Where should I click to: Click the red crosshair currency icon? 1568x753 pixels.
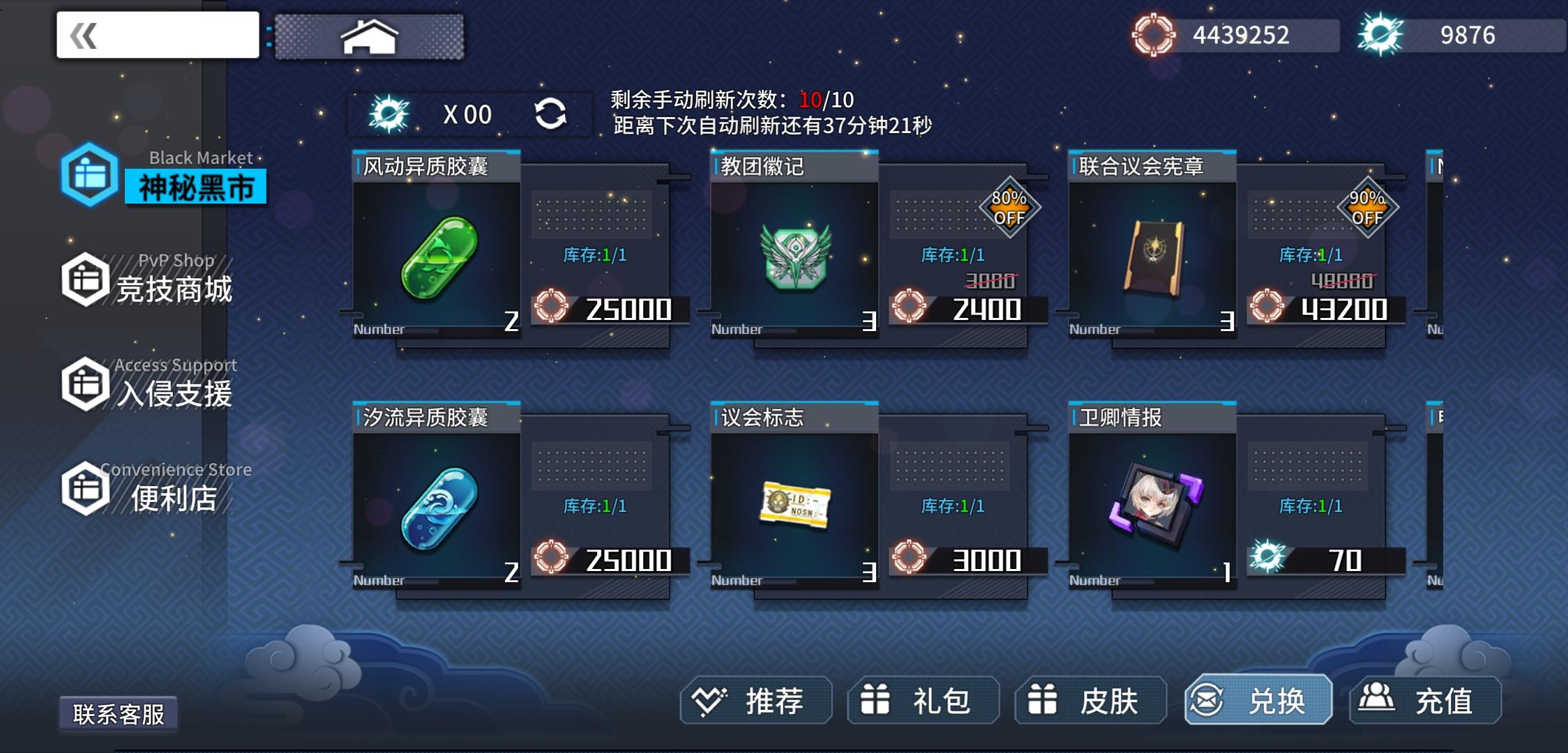pos(1152,33)
